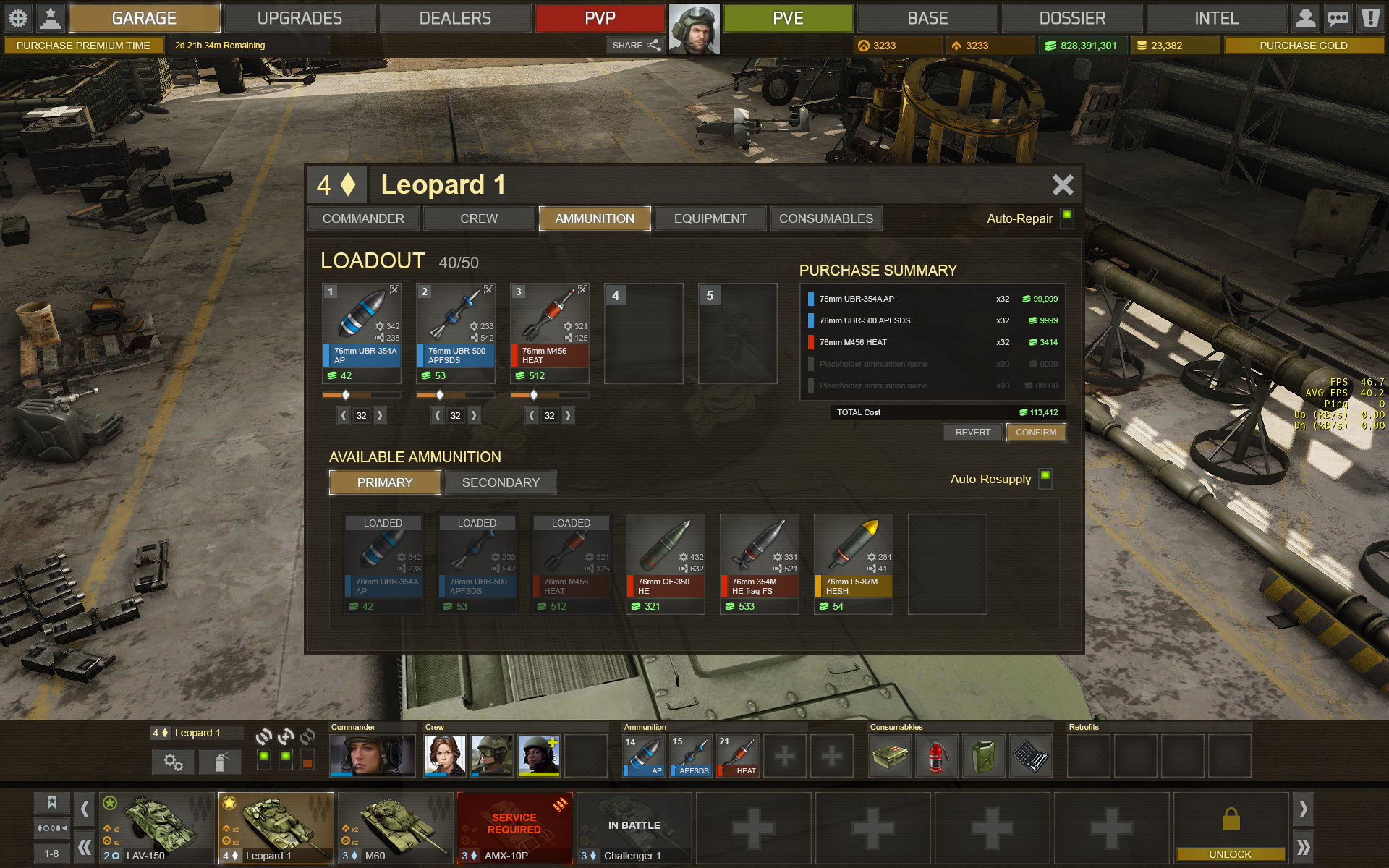Screen dimensions: 1389x868
Task: Show the Consumables tab
Action: tap(825, 218)
